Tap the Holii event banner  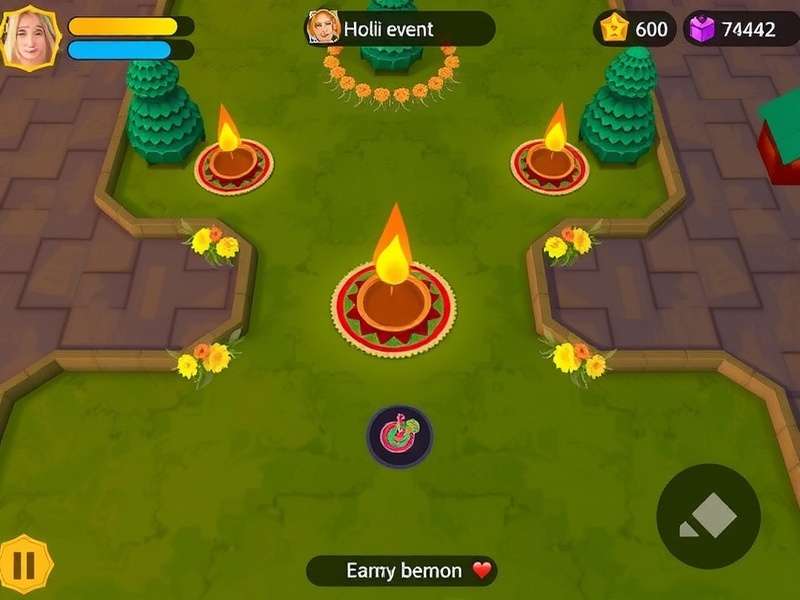(x=400, y=29)
